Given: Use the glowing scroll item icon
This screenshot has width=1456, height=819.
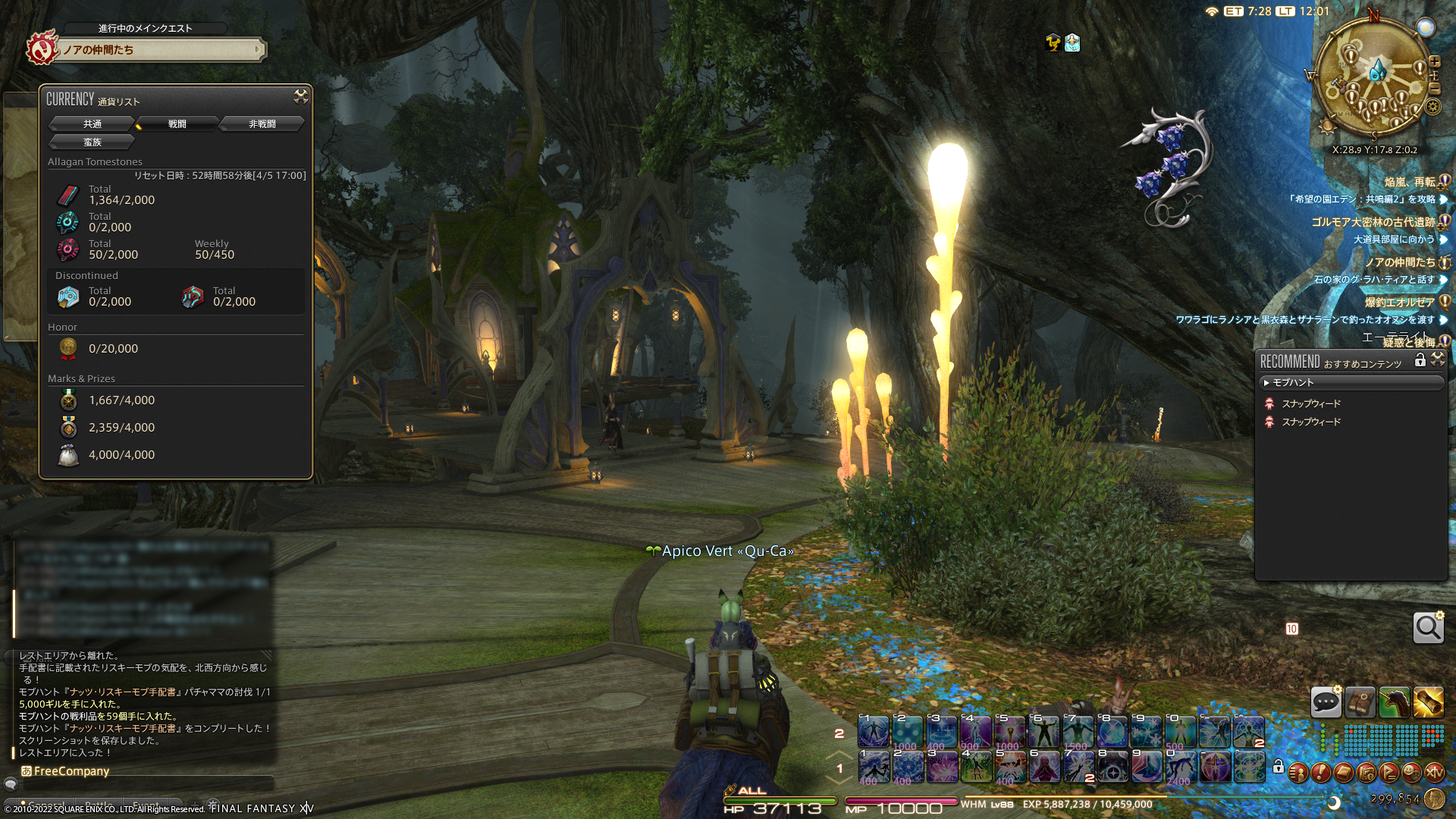Looking at the screenshot, I should tap(1428, 702).
